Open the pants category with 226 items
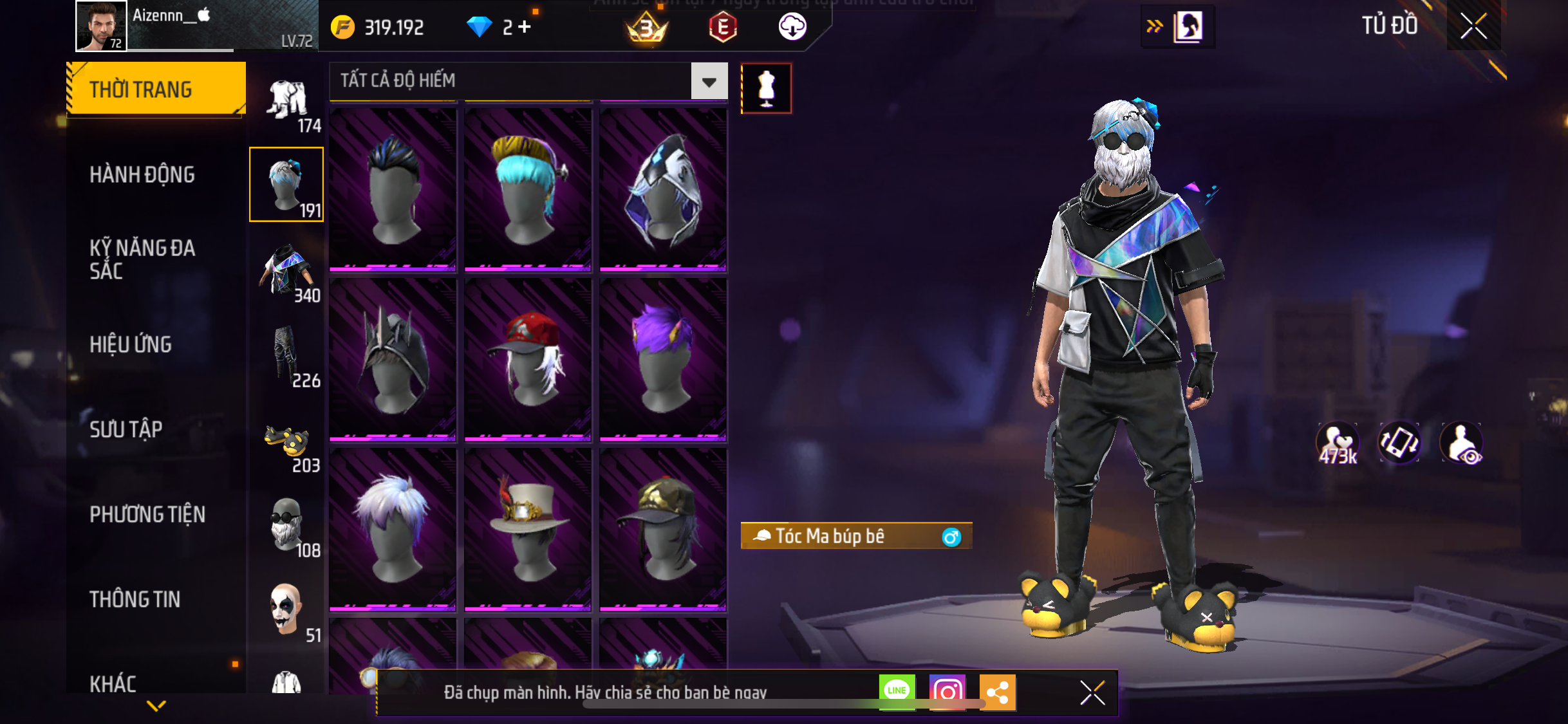Screen dimensions: 1568x724 point(287,356)
